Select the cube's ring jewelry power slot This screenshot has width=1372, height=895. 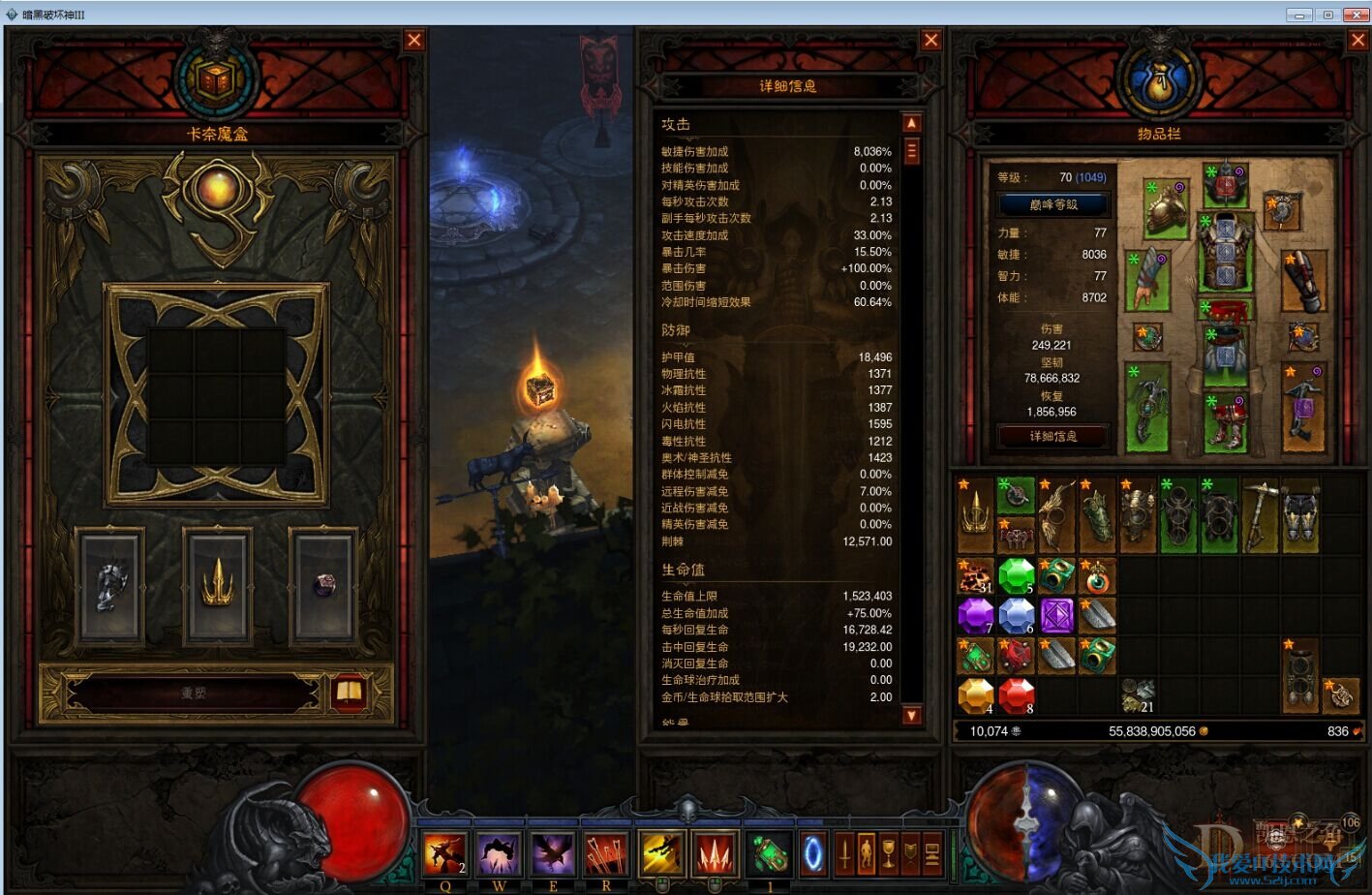(324, 584)
